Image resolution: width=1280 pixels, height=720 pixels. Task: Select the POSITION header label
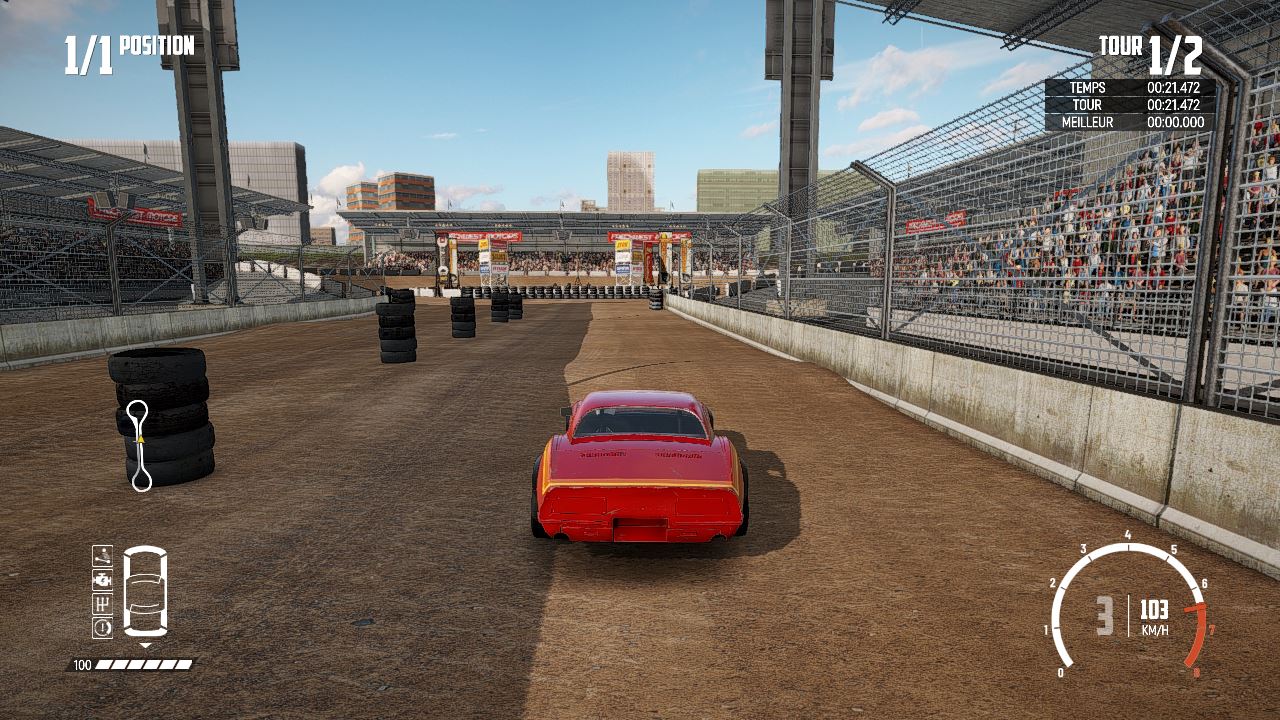coord(155,46)
